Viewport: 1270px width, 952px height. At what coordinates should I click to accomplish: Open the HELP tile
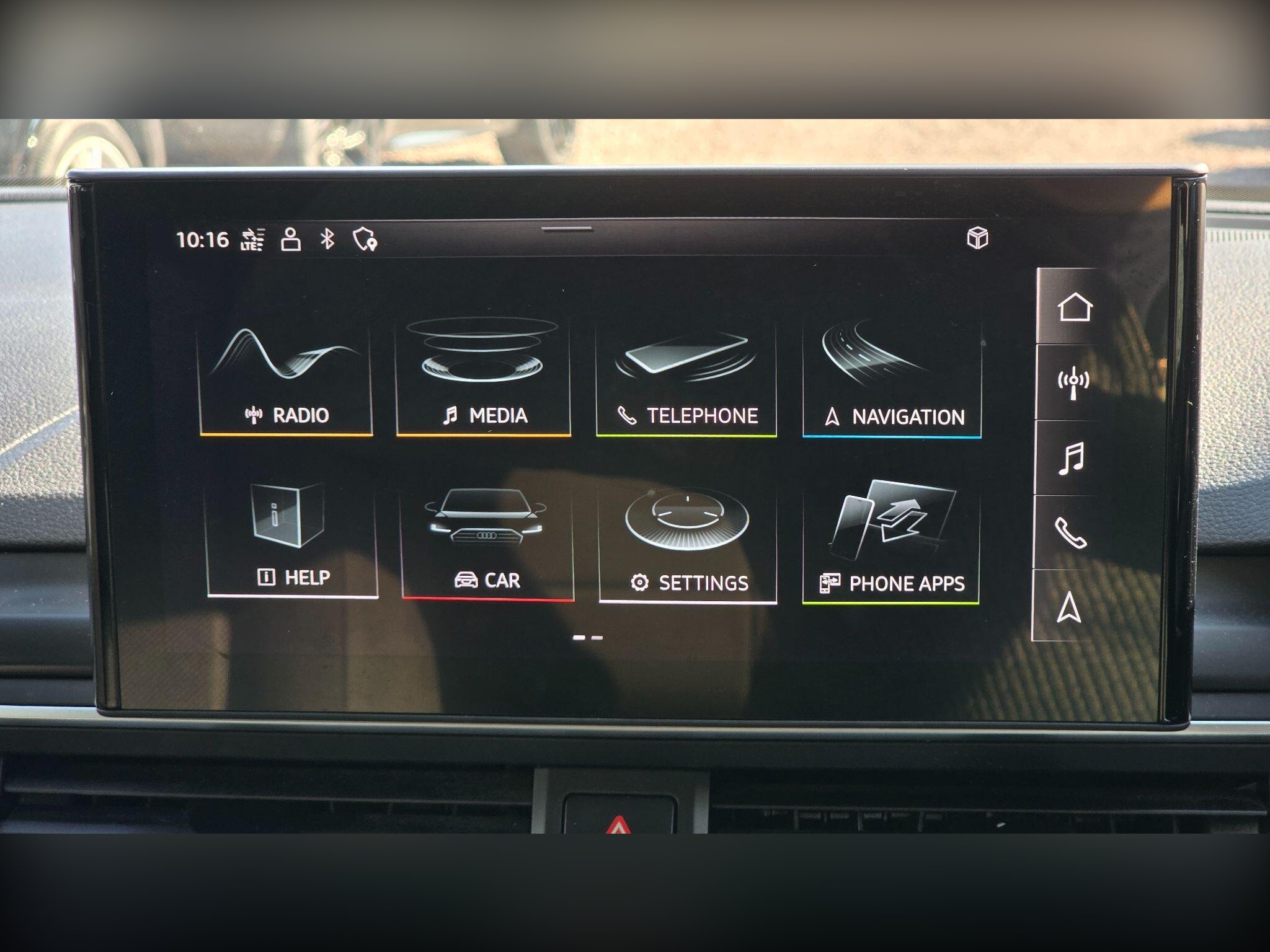(x=292, y=539)
